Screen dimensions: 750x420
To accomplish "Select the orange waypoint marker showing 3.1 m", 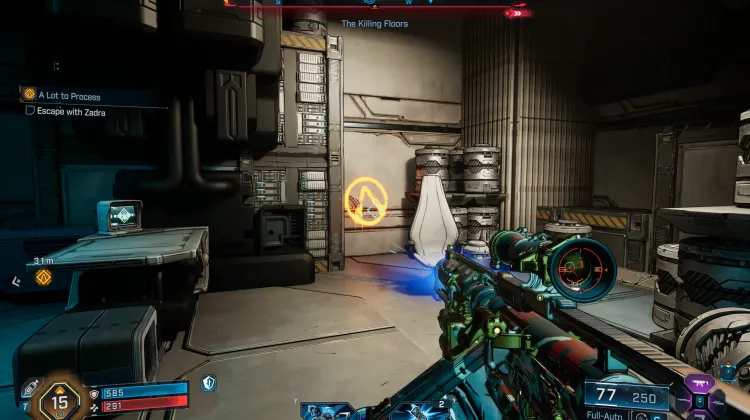I will (43, 277).
